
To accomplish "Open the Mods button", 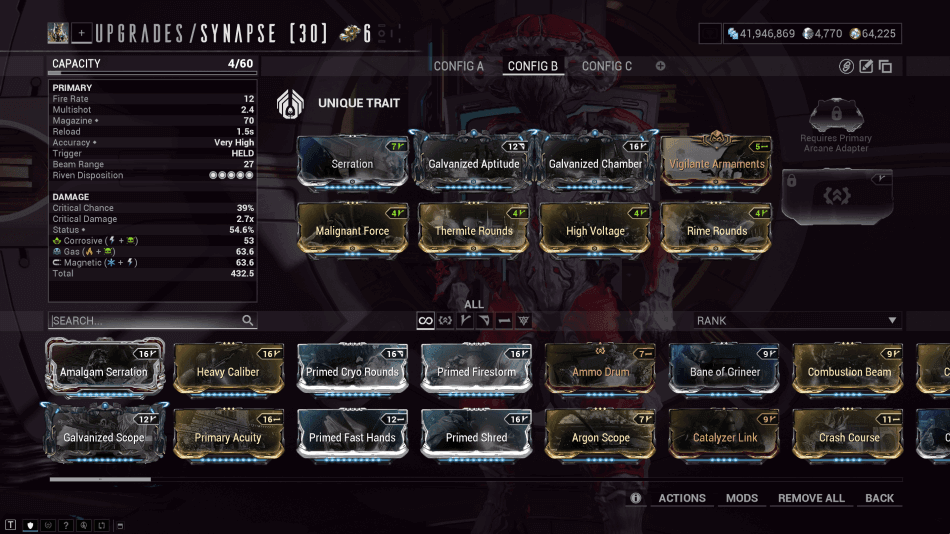I will click(x=742, y=498).
